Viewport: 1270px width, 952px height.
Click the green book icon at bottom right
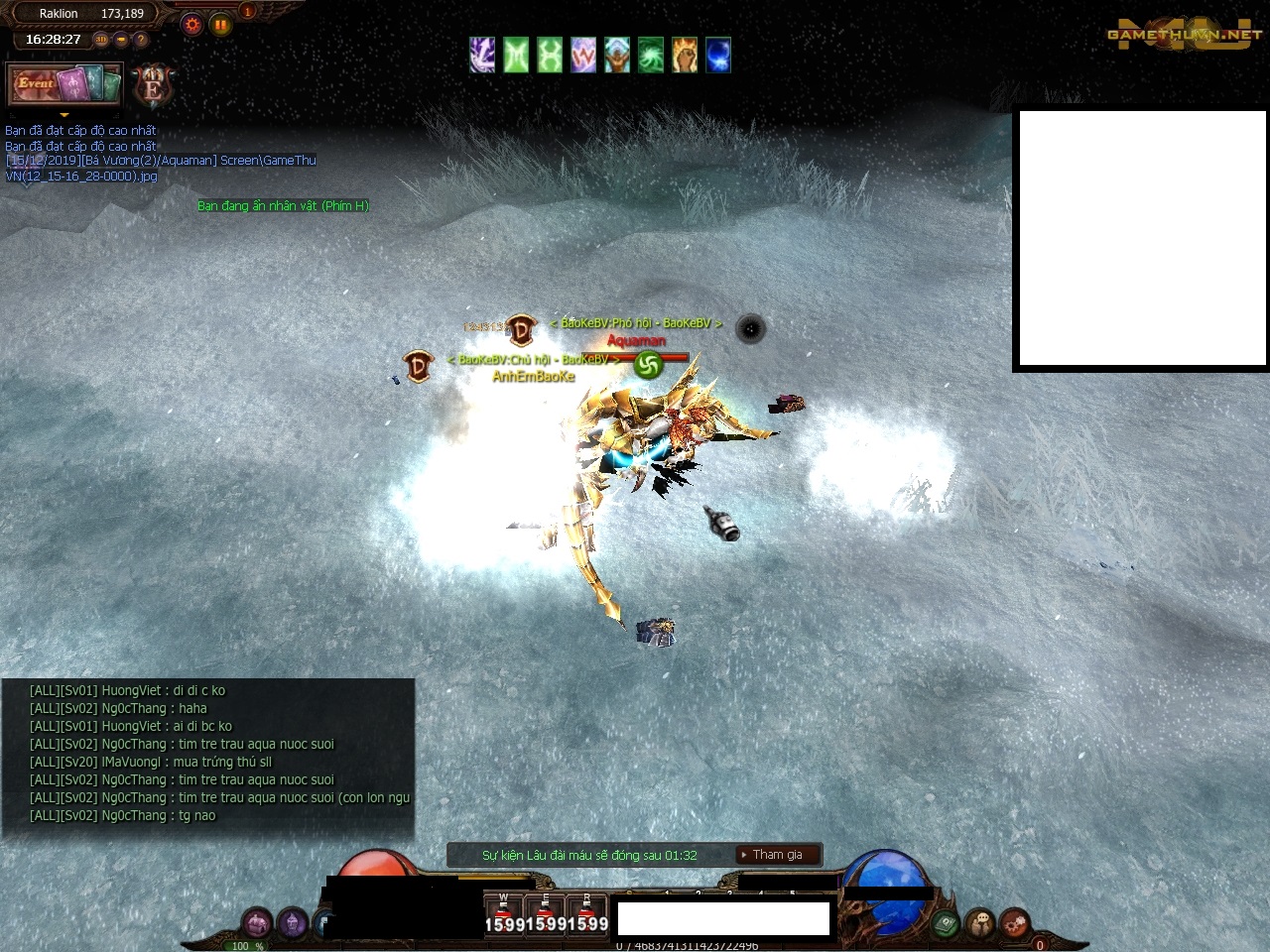pos(945,921)
